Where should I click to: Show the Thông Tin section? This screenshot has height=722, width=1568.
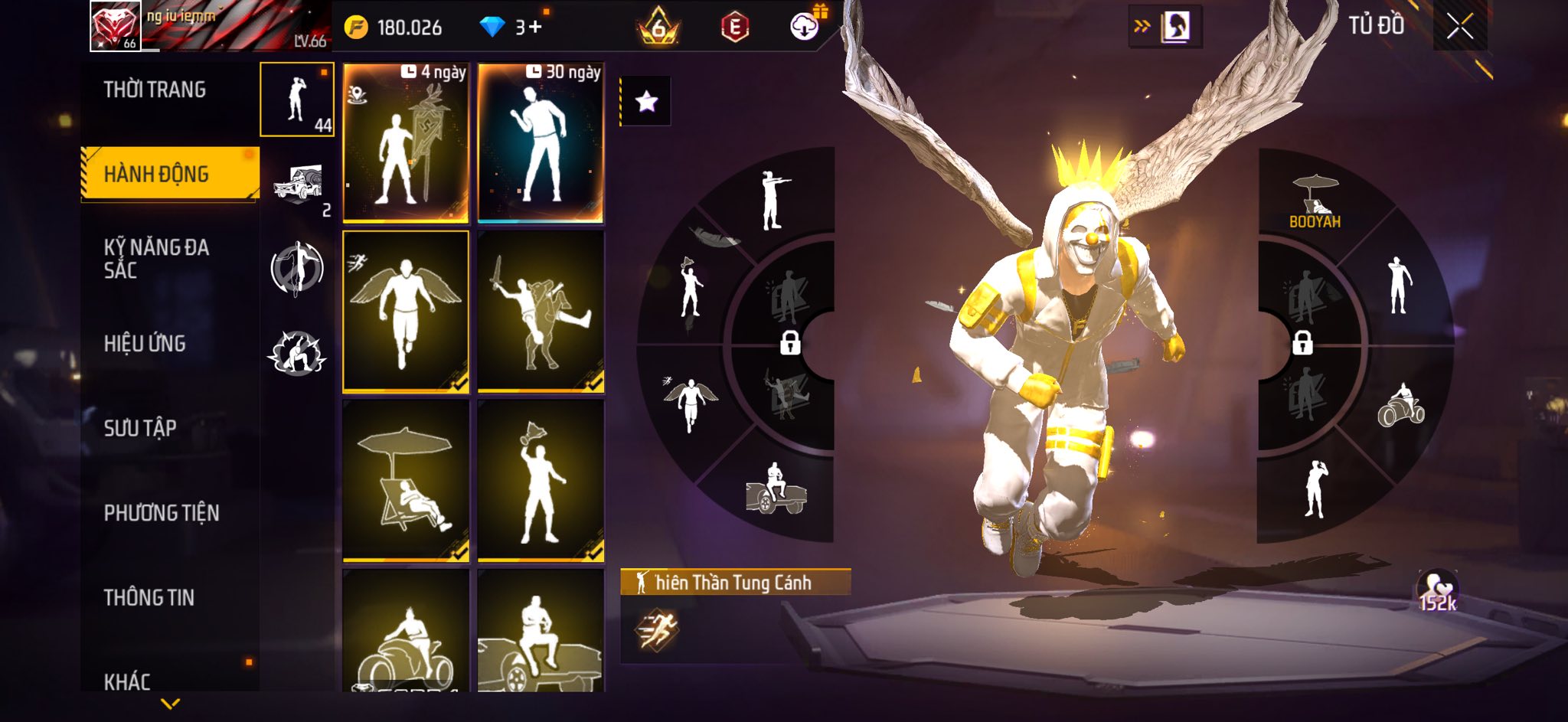pyautogui.click(x=149, y=597)
